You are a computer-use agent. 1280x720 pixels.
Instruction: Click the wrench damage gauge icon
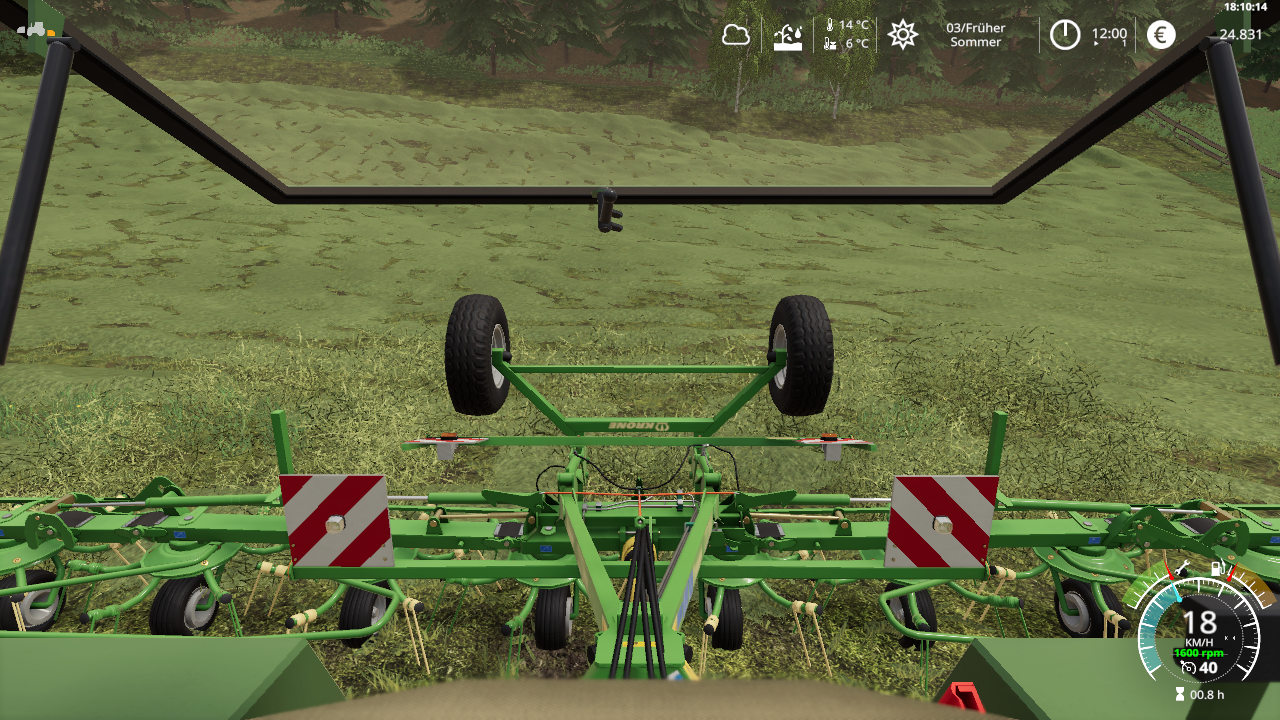pyautogui.click(x=1182, y=569)
